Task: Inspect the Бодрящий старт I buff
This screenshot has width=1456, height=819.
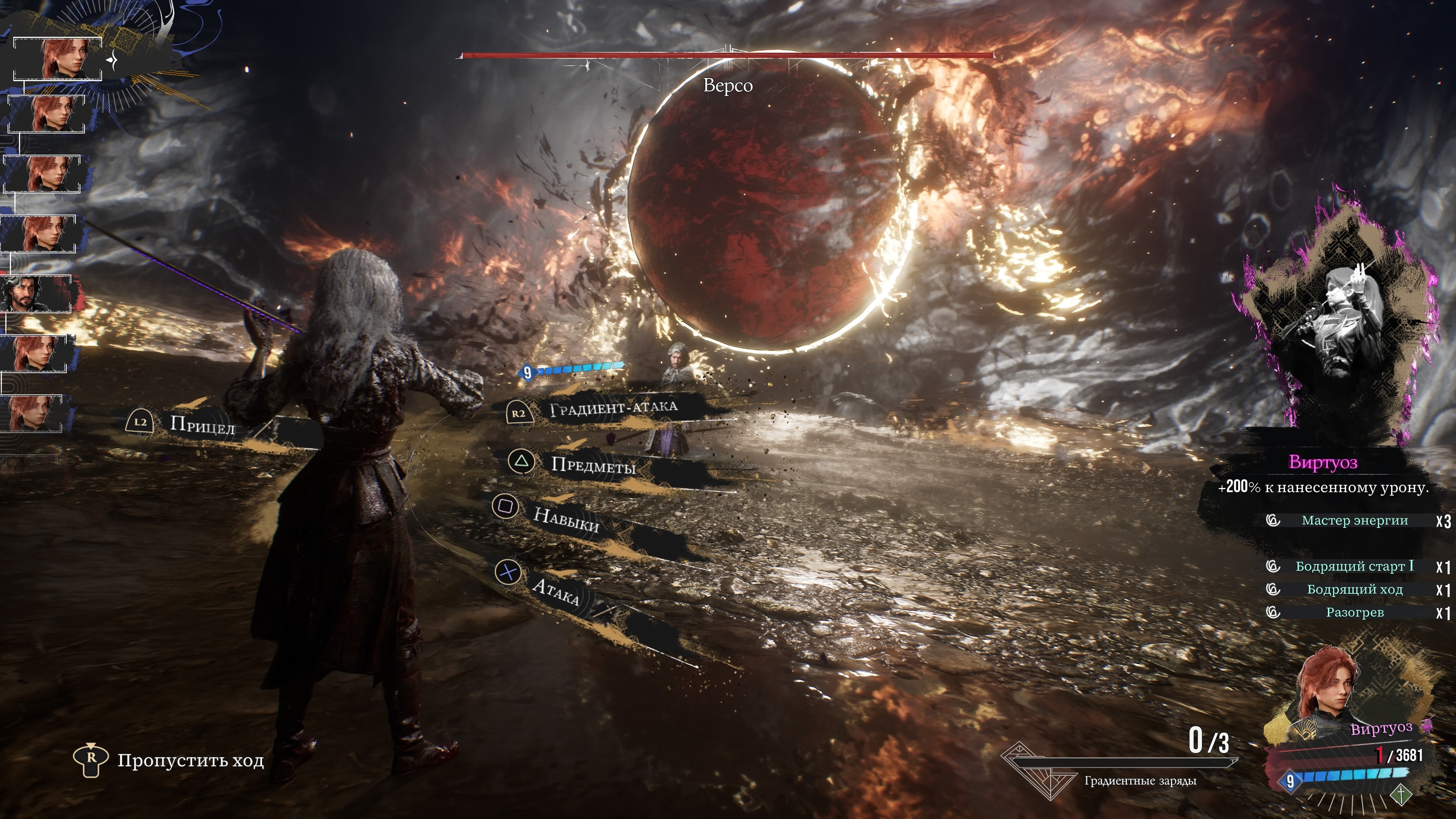Action: click(1354, 566)
